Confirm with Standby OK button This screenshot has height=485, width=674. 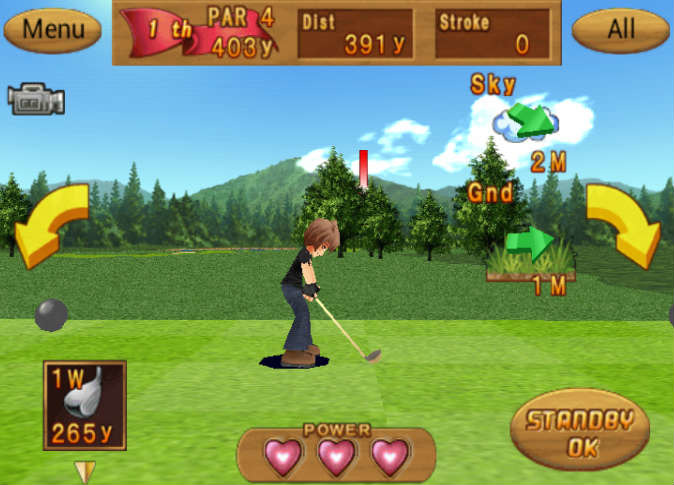tap(579, 430)
